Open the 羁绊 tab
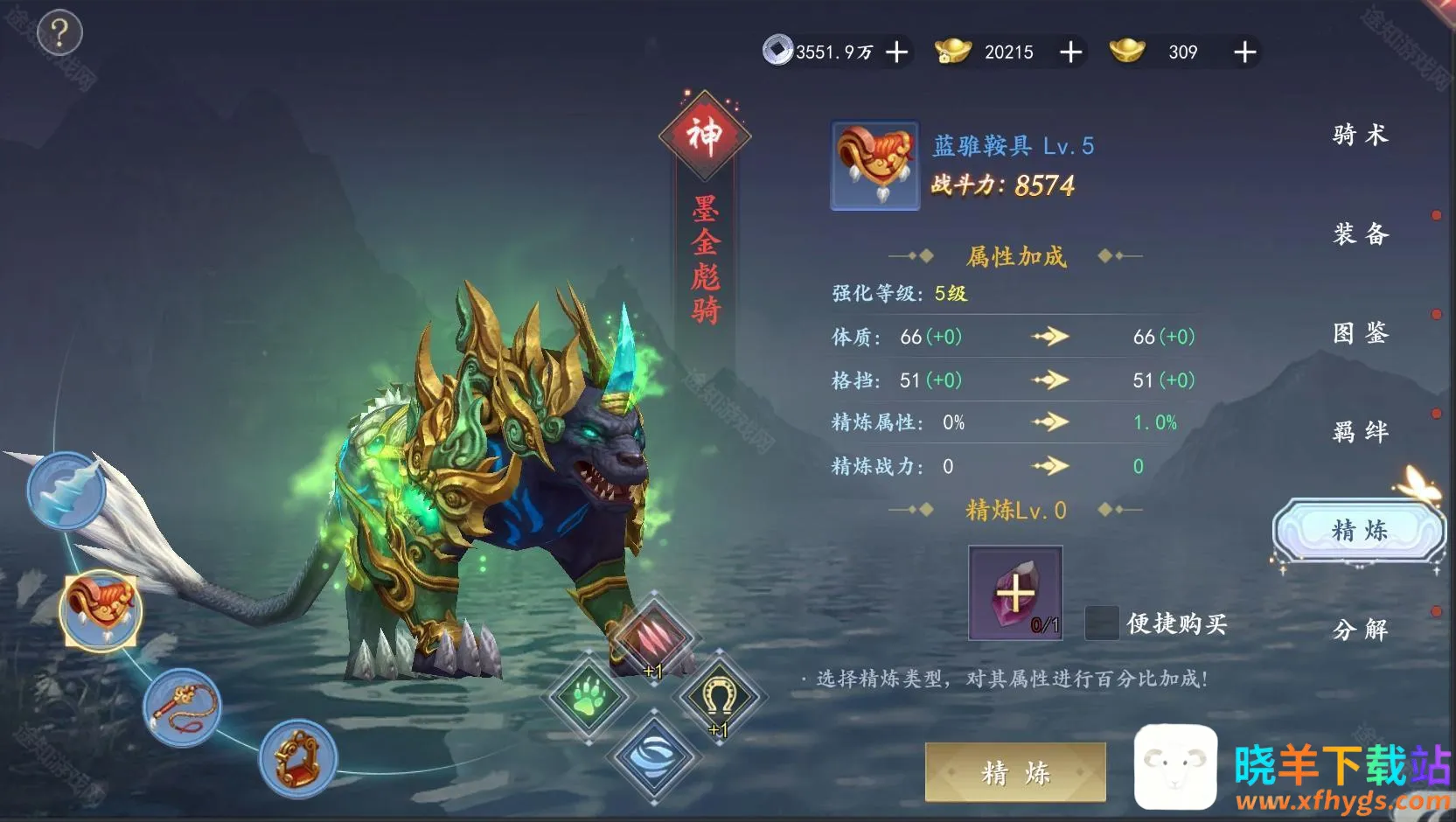Screen dimensions: 1456x822 1360,432
